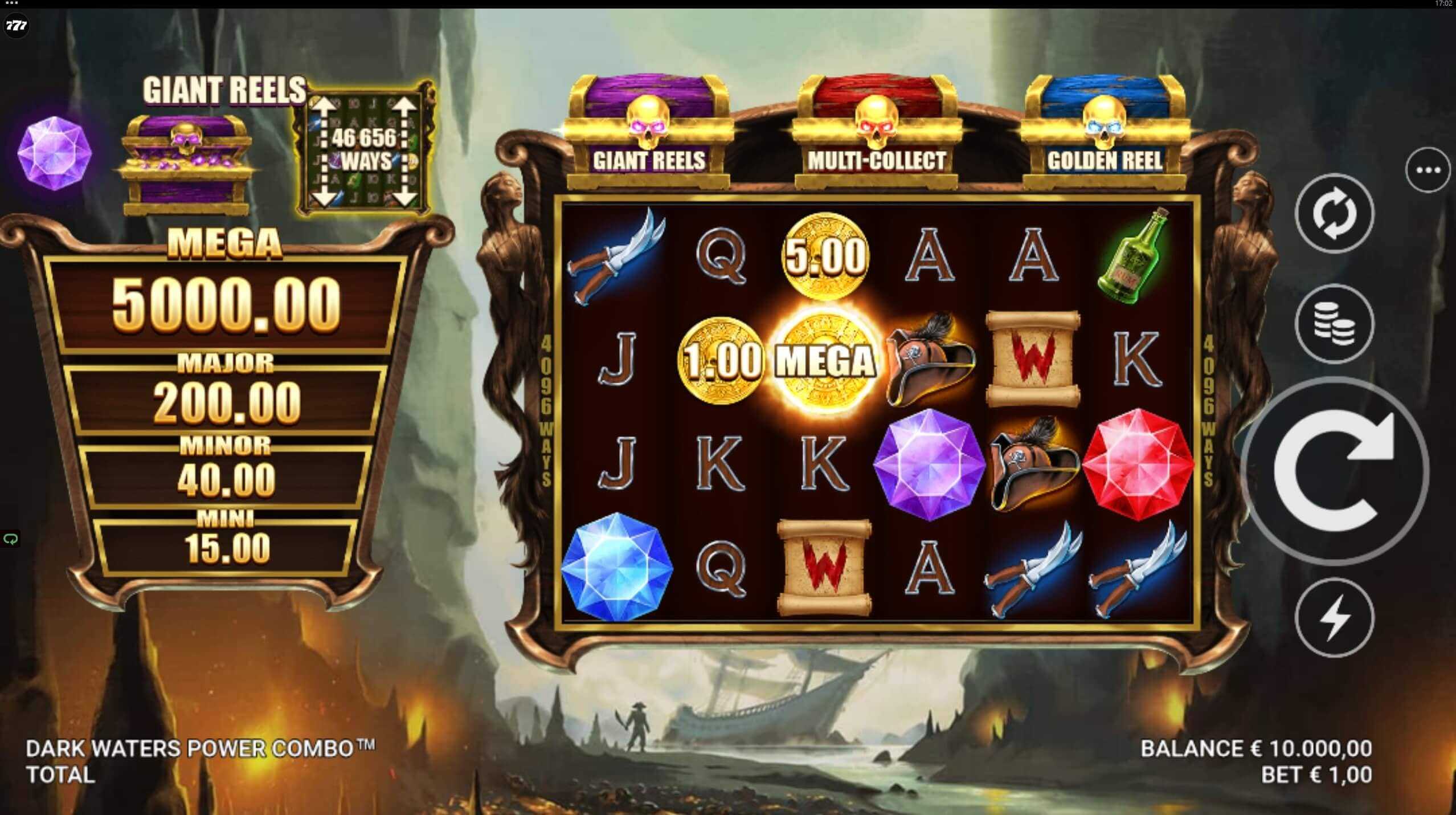
Task: Click the 46 656 Ways giant reels thumbnail
Action: (x=364, y=150)
